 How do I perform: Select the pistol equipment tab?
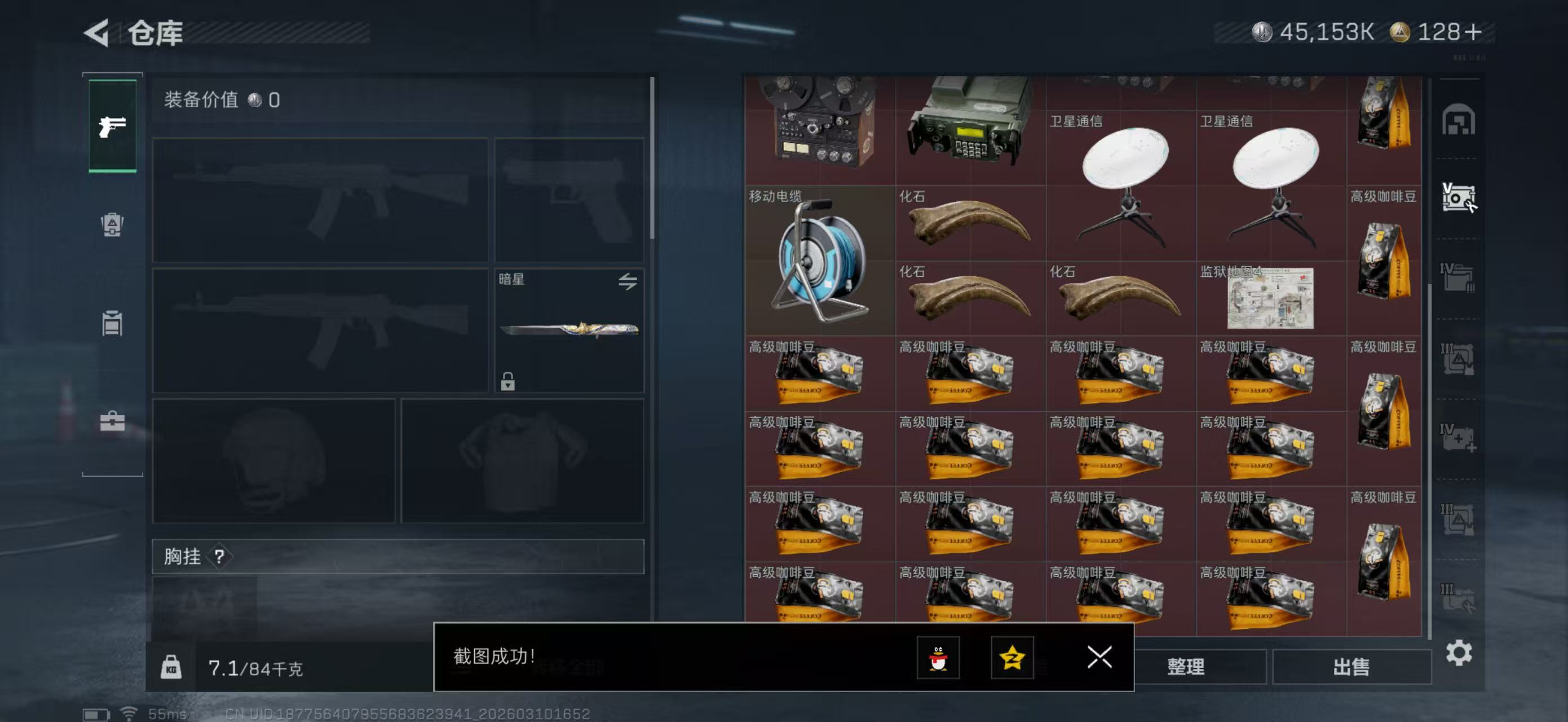point(113,126)
